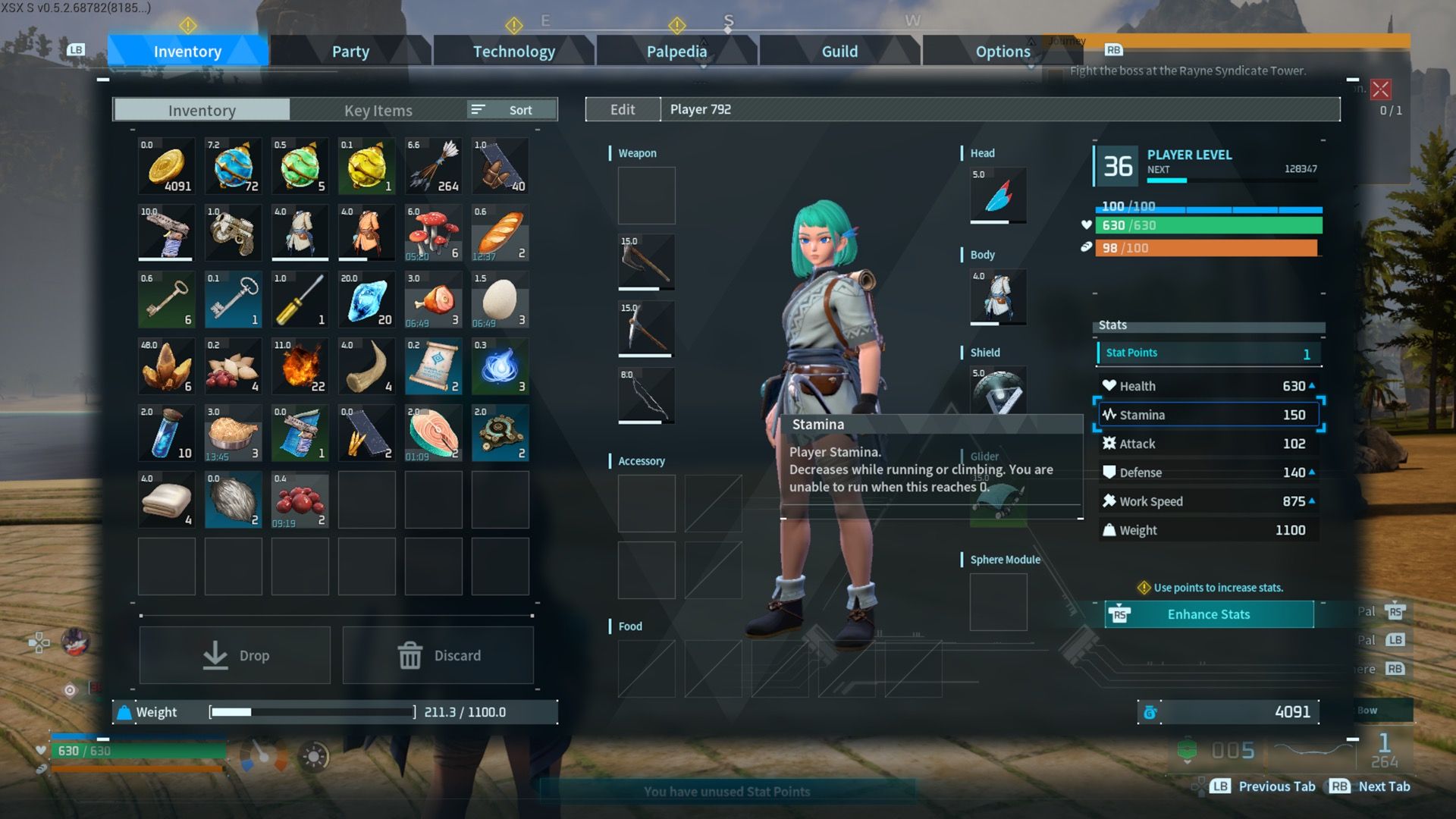Click the egg item in the inventory grid
The width and height of the screenshot is (1456, 819).
[x=500, y=299]
